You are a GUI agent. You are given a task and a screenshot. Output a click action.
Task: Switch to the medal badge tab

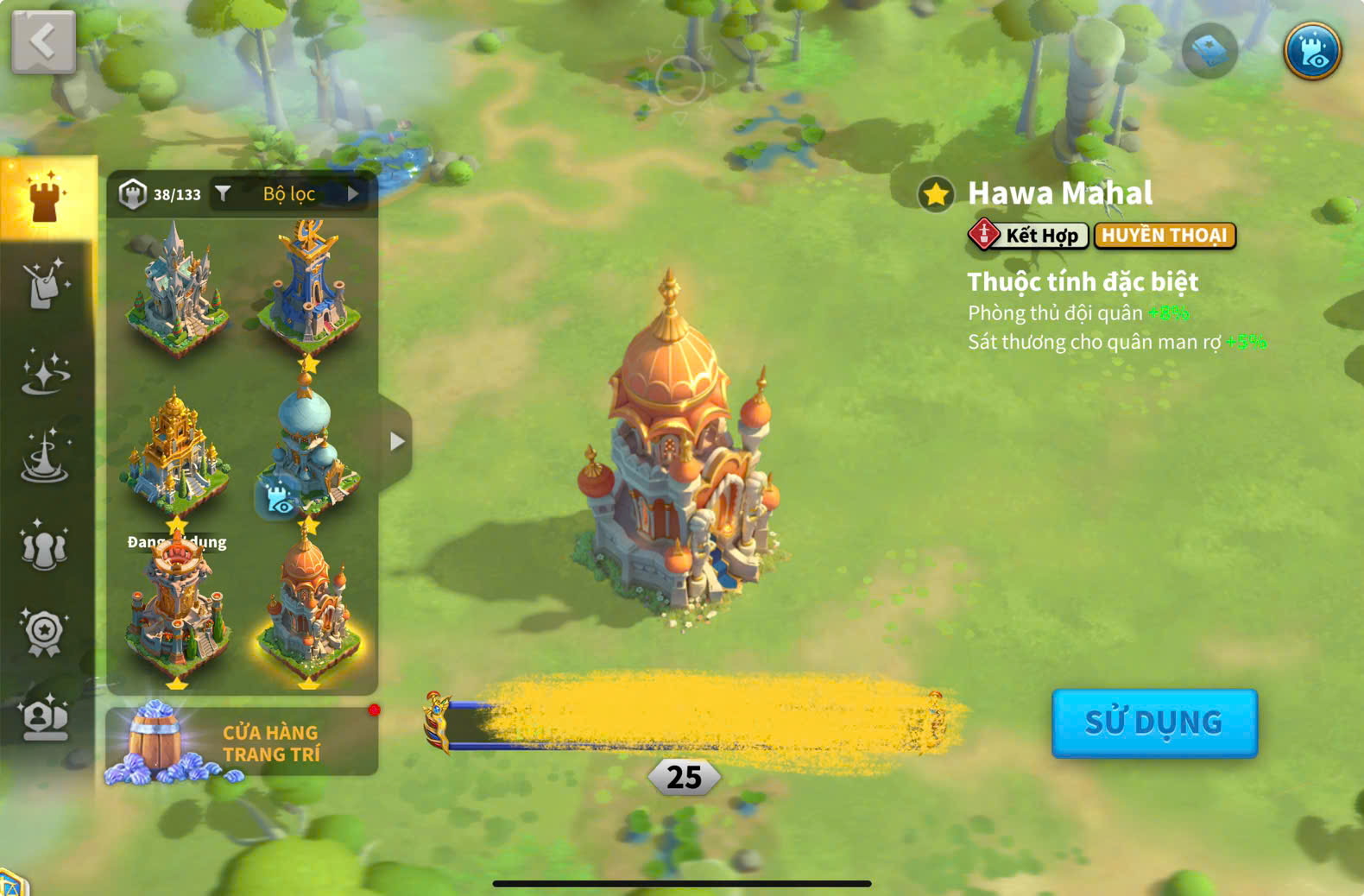tap(45, 632)
